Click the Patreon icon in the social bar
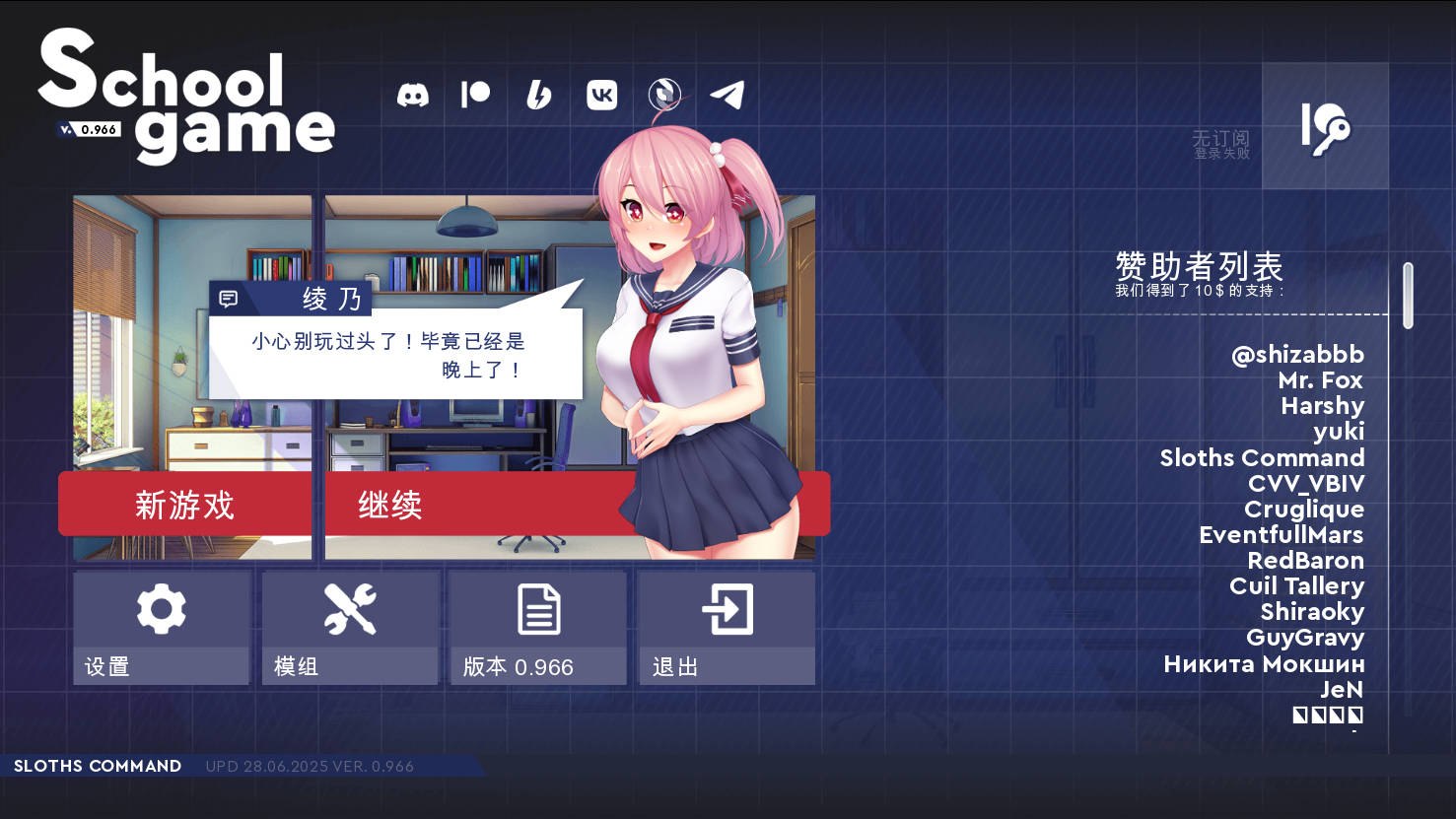 (476, 96)
